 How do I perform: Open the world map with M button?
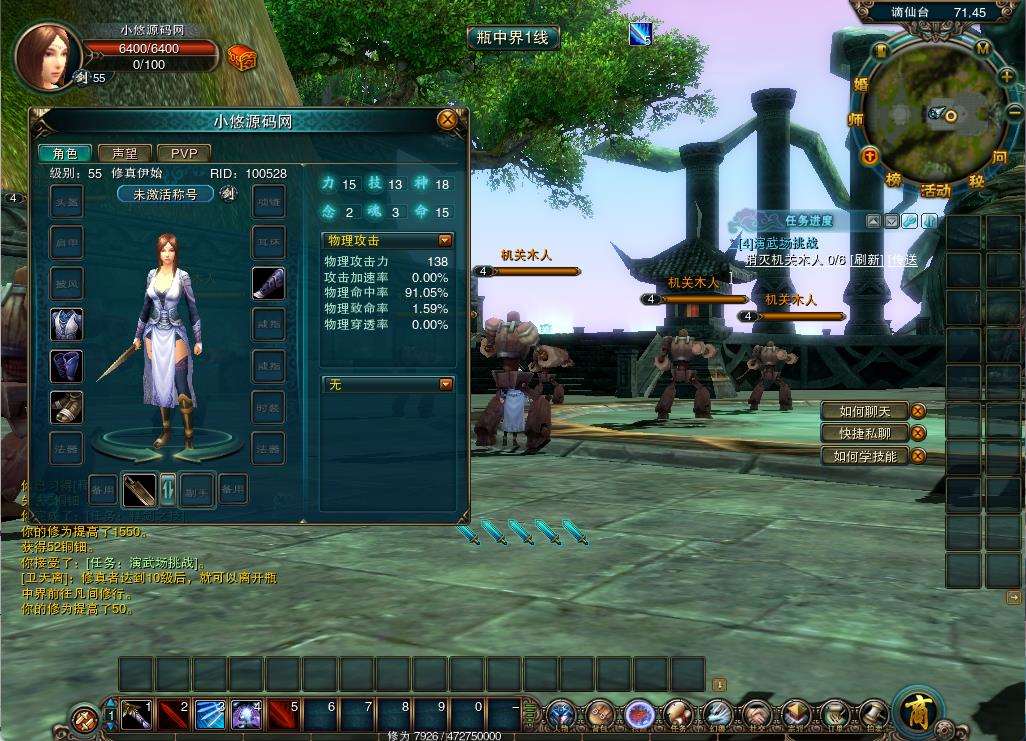983,48
